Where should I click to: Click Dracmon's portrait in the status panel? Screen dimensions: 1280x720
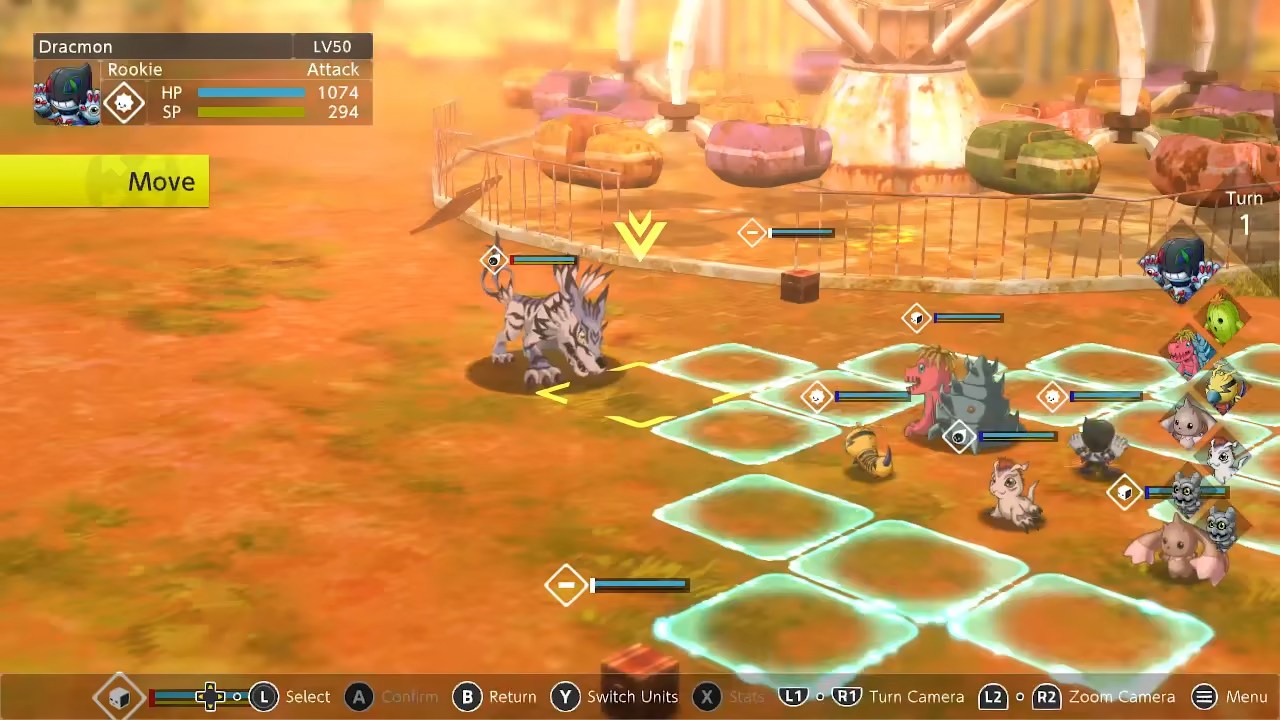pyautogui.click(x=66, y=93)
